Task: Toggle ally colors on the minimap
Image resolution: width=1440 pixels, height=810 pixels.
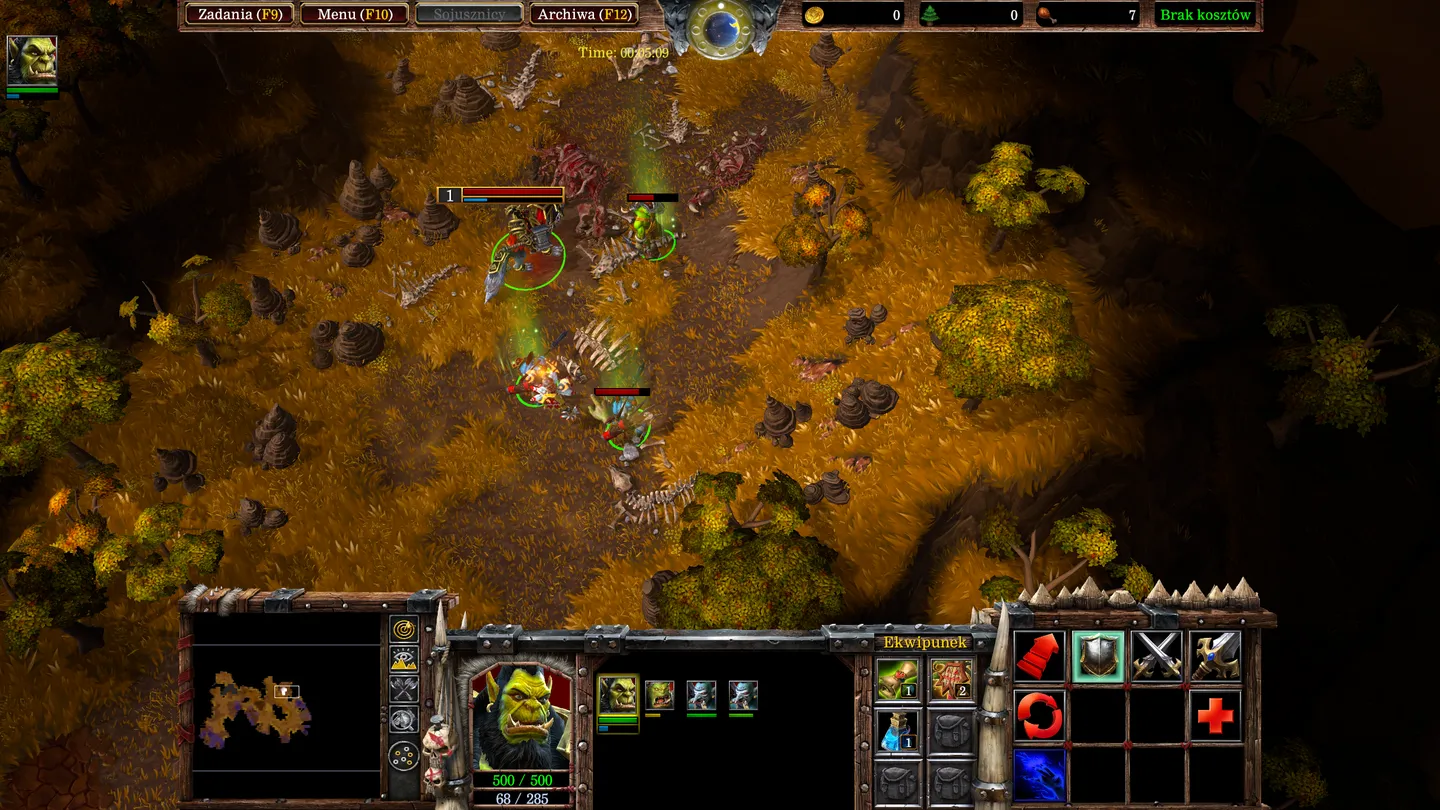Action: (x=403, y=686)
